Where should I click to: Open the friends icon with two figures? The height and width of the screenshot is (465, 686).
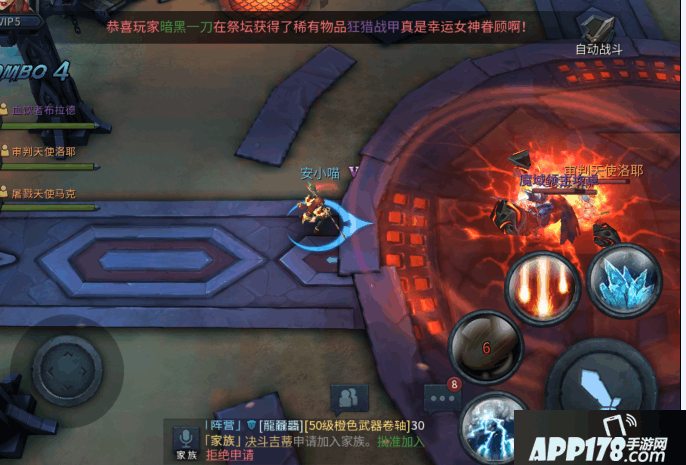347,399
